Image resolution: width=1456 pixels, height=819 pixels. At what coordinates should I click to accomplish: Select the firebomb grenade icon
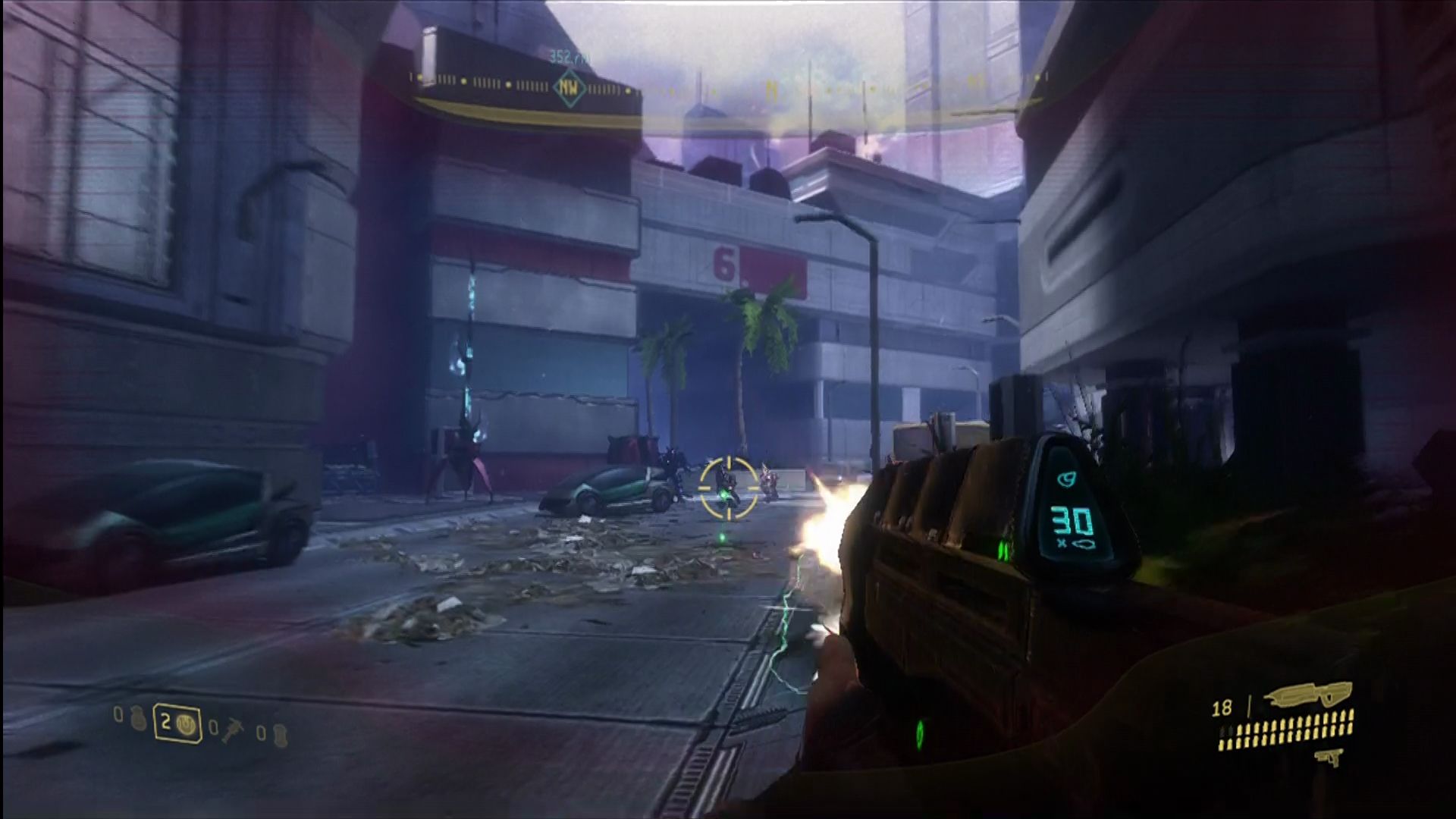point(279,735)
